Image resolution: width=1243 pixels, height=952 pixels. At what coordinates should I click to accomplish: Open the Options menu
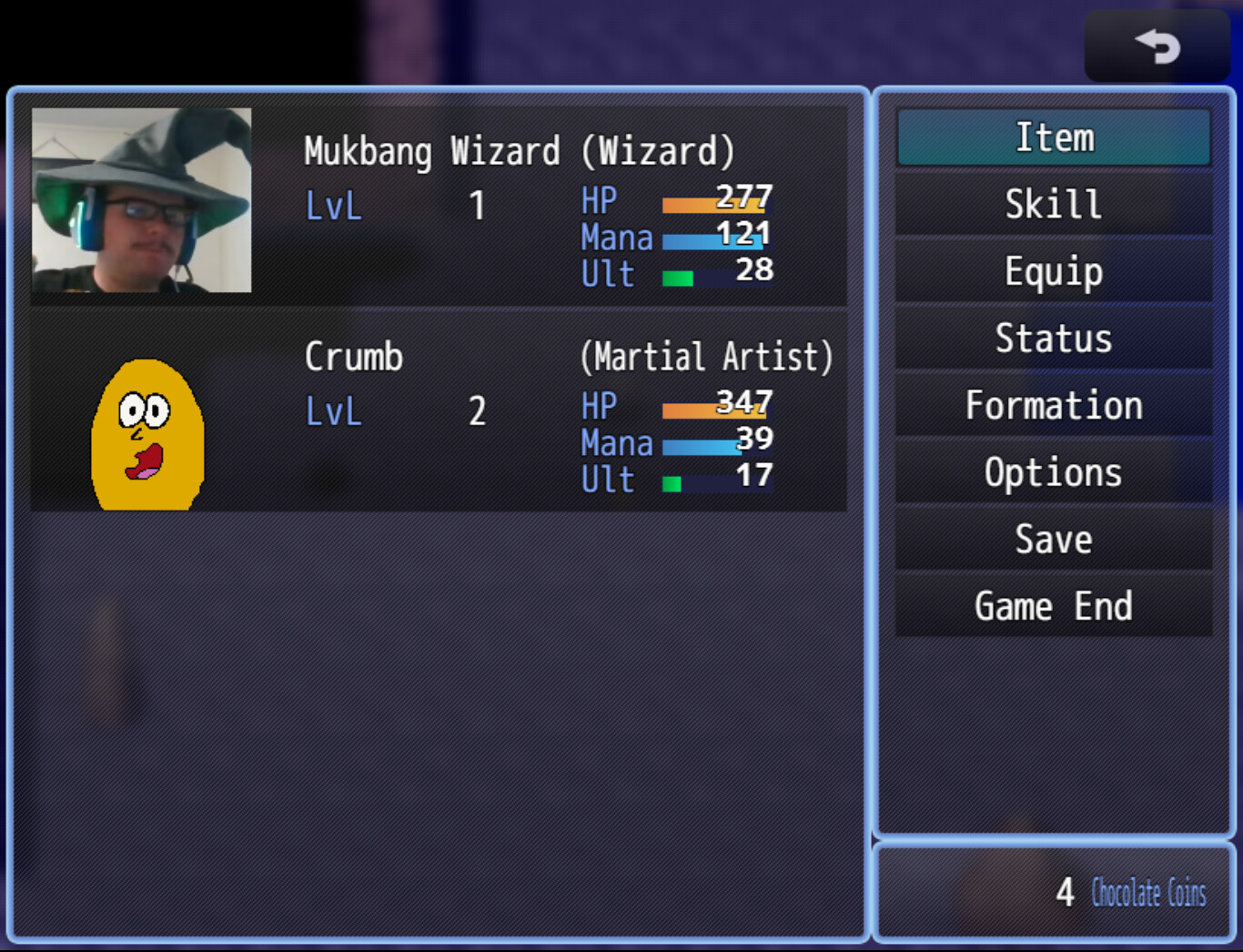tap(1053, 471)
